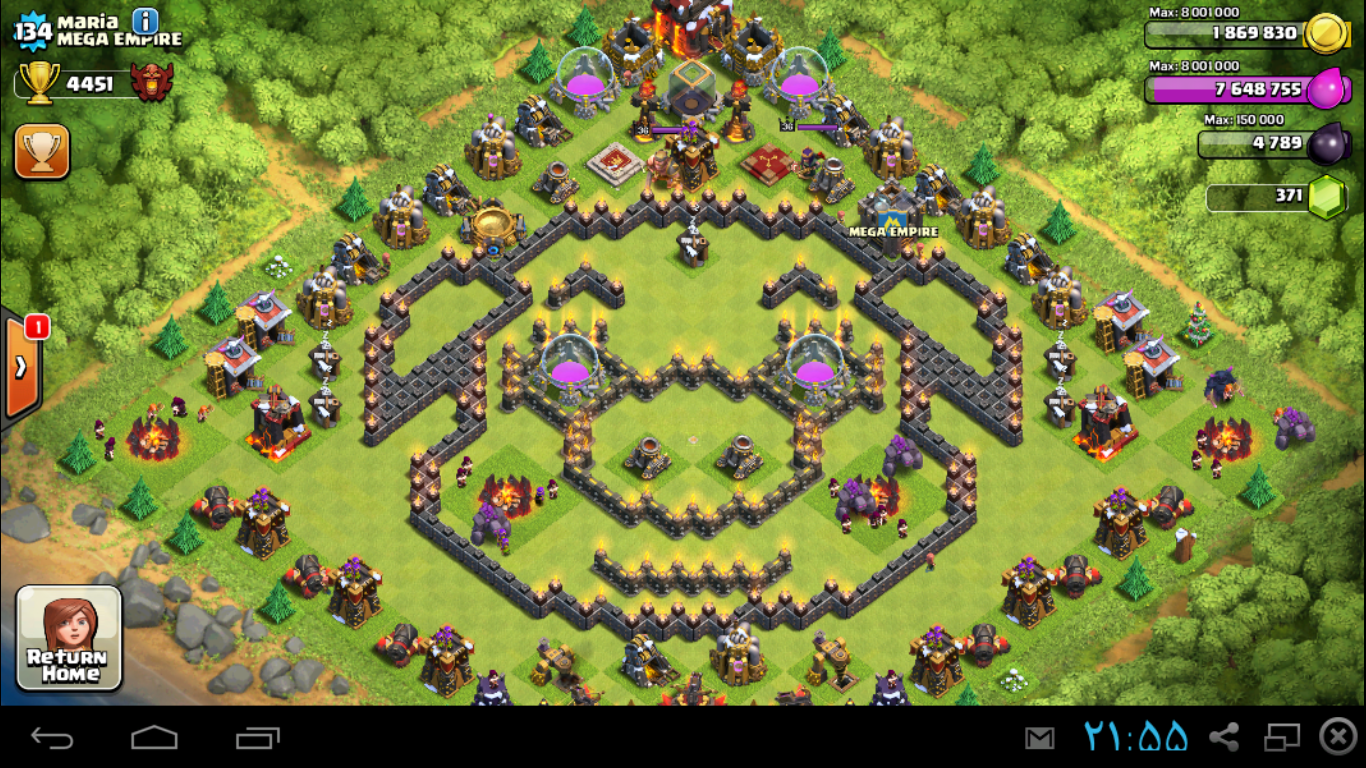Tap the red league badge emblem
The width and height of the screenshot is (1366, 768).
coord(152,83)
